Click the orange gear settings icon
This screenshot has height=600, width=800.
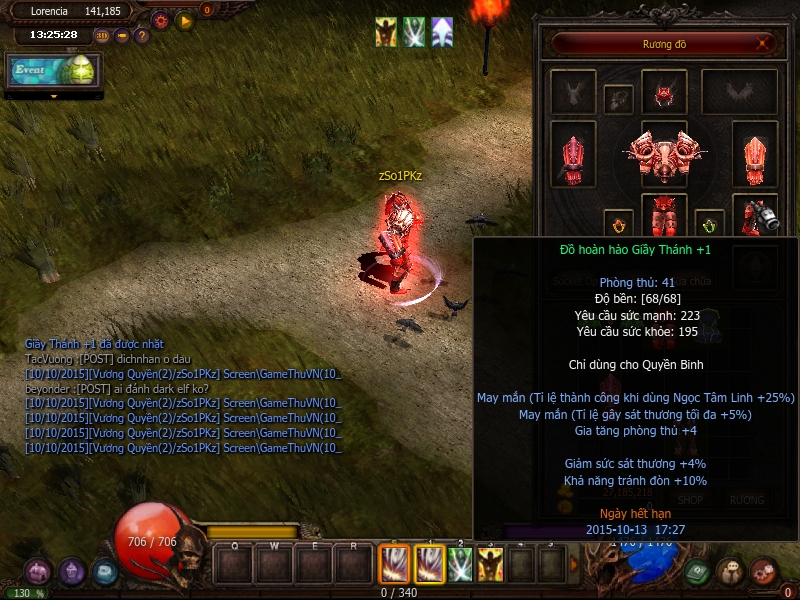(x=160, y=20)
